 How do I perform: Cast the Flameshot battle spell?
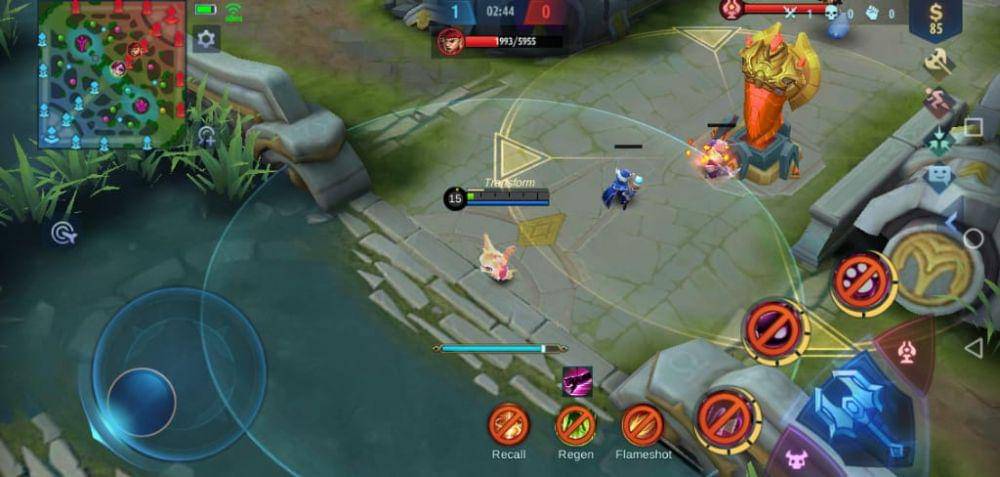coord(643,426)
